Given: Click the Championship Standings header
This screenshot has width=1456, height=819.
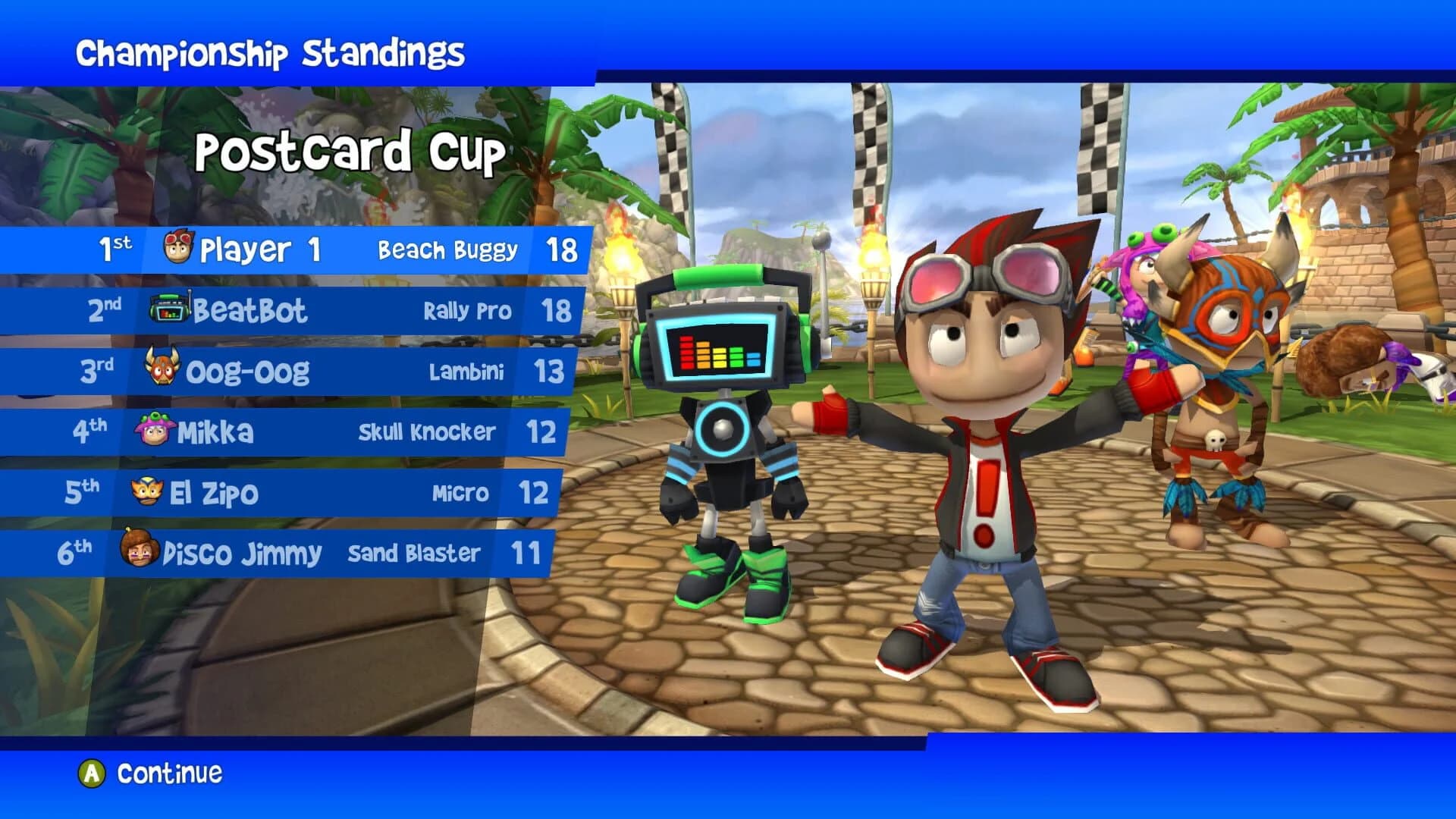Looking at the screenshot, I should point(273,52).
